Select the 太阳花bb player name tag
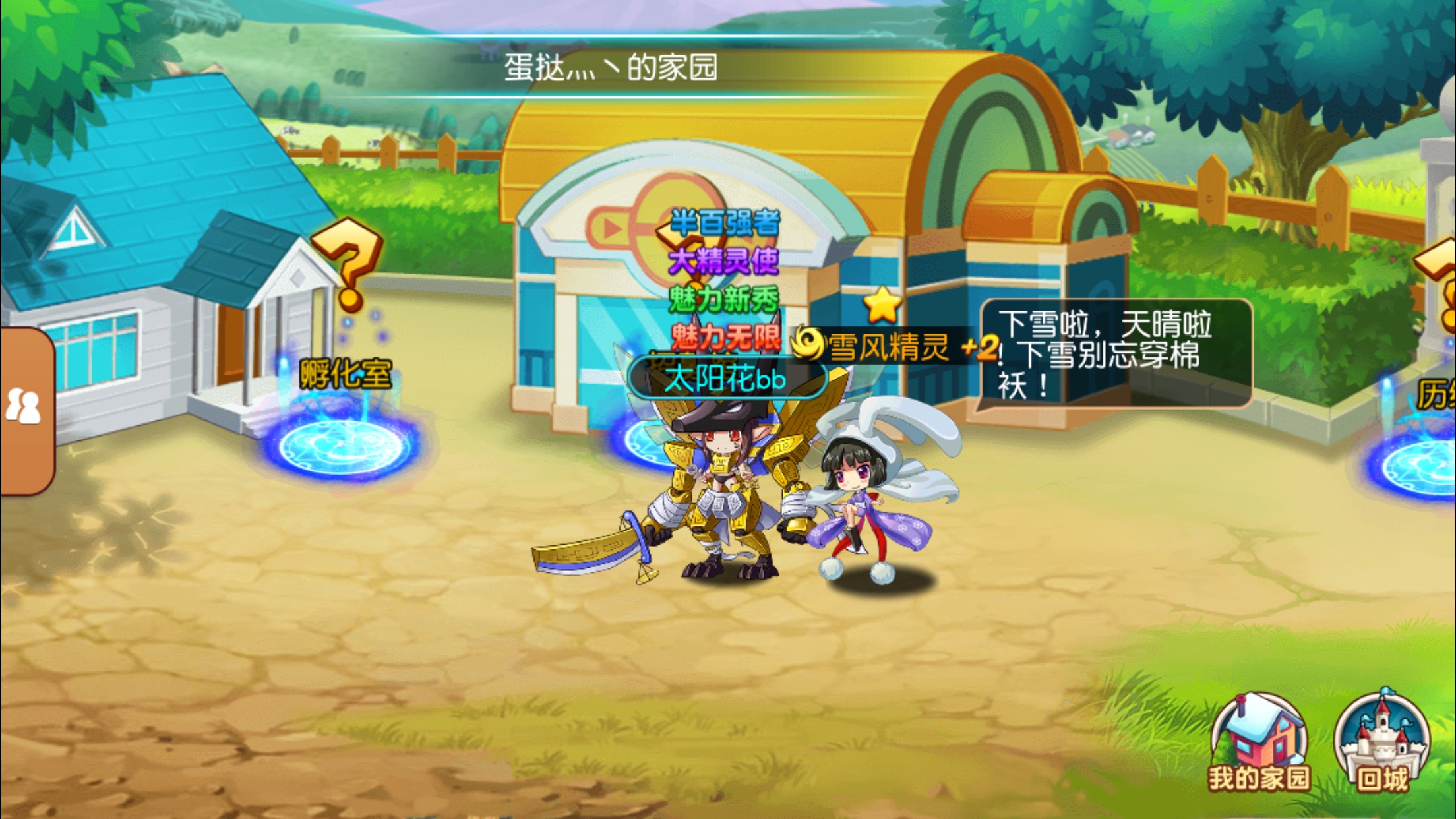1456x819 pixels. tap(726, 379)
